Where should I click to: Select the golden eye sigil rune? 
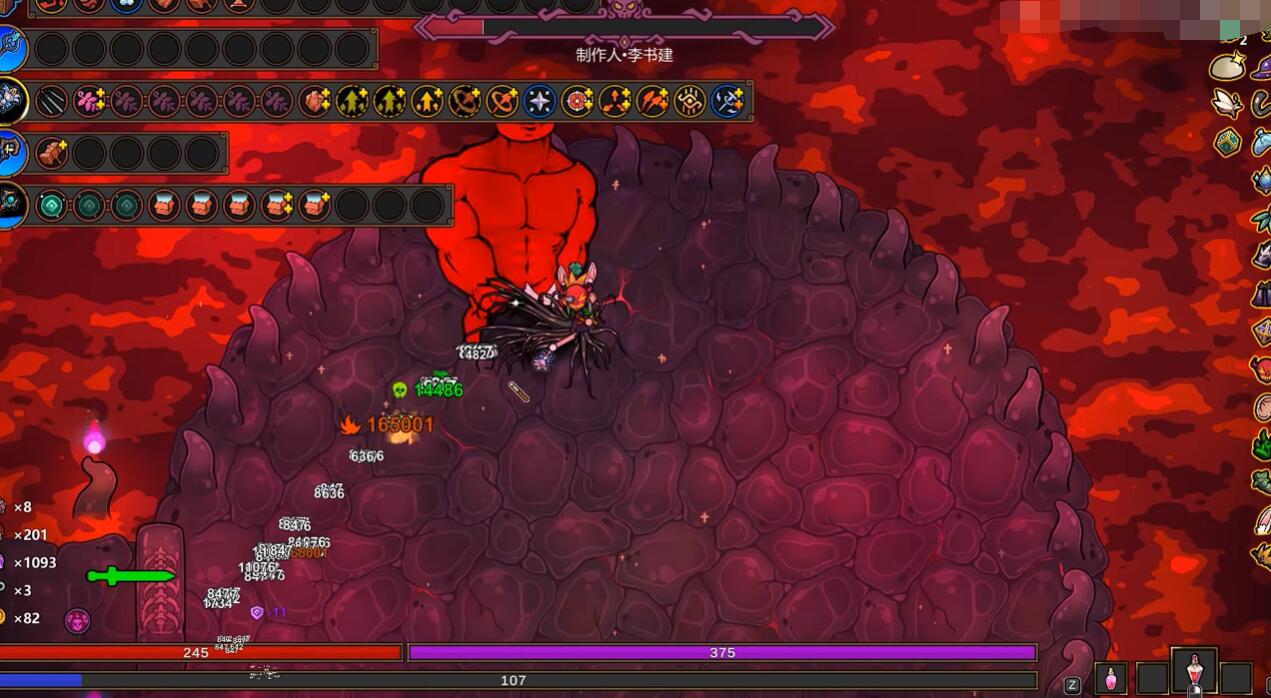[x=690, y=101]
